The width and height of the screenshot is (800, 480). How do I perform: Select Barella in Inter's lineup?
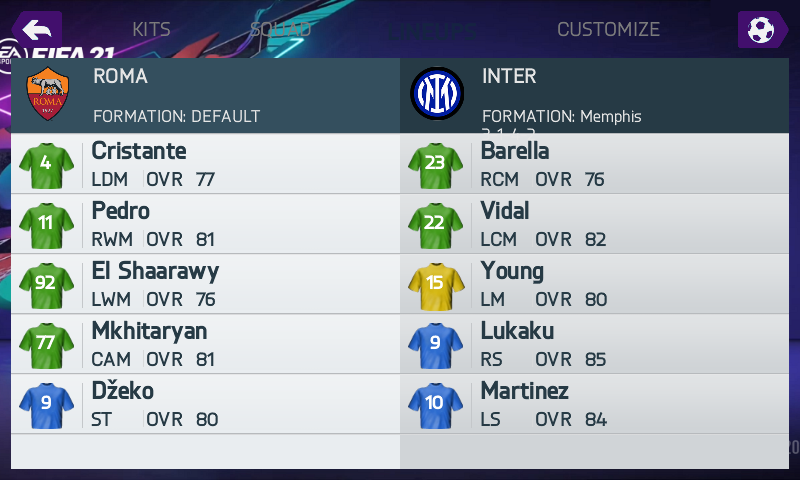(x=595, y=164)
